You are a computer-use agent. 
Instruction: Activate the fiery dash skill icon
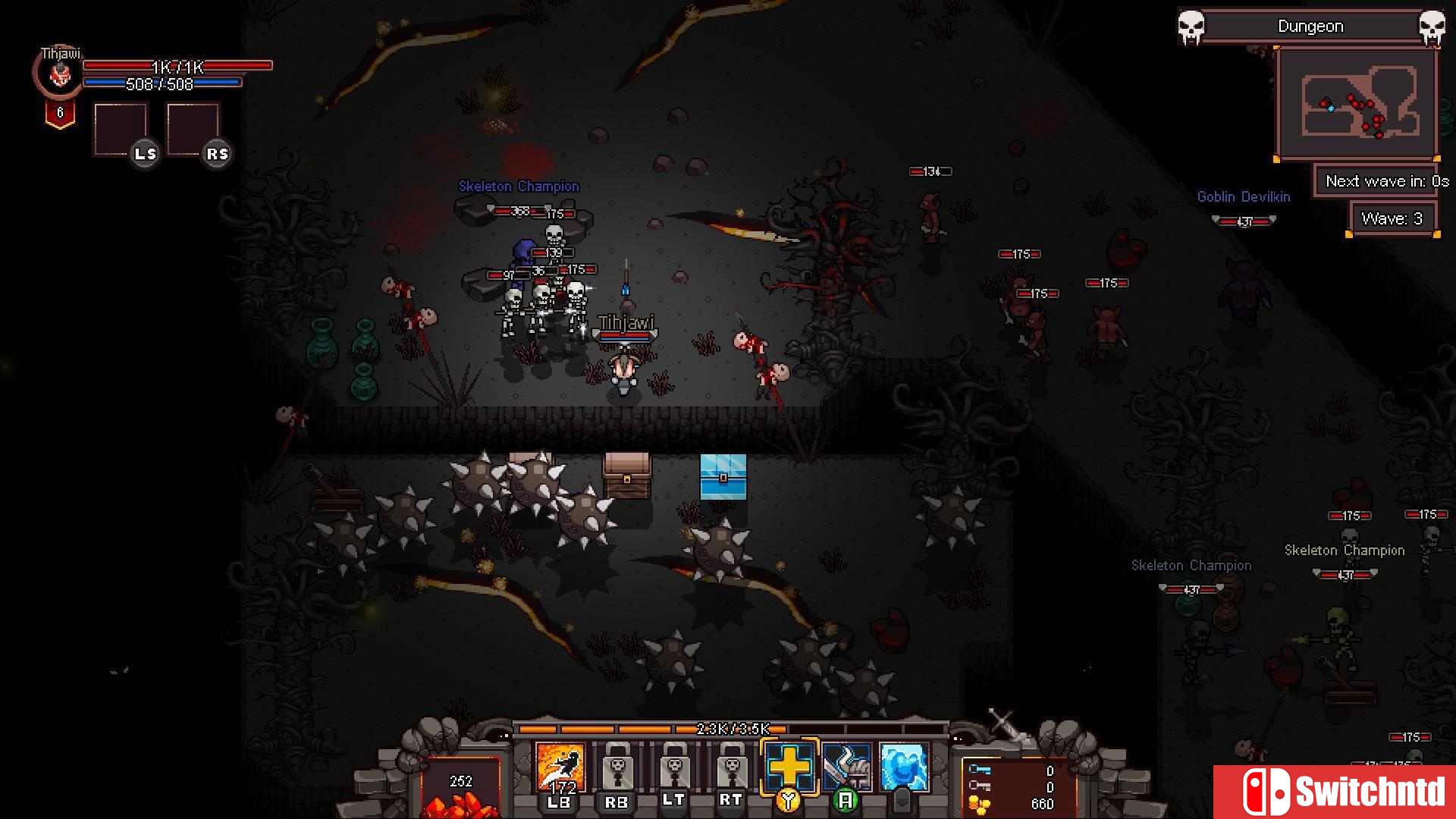coord(560,767)
